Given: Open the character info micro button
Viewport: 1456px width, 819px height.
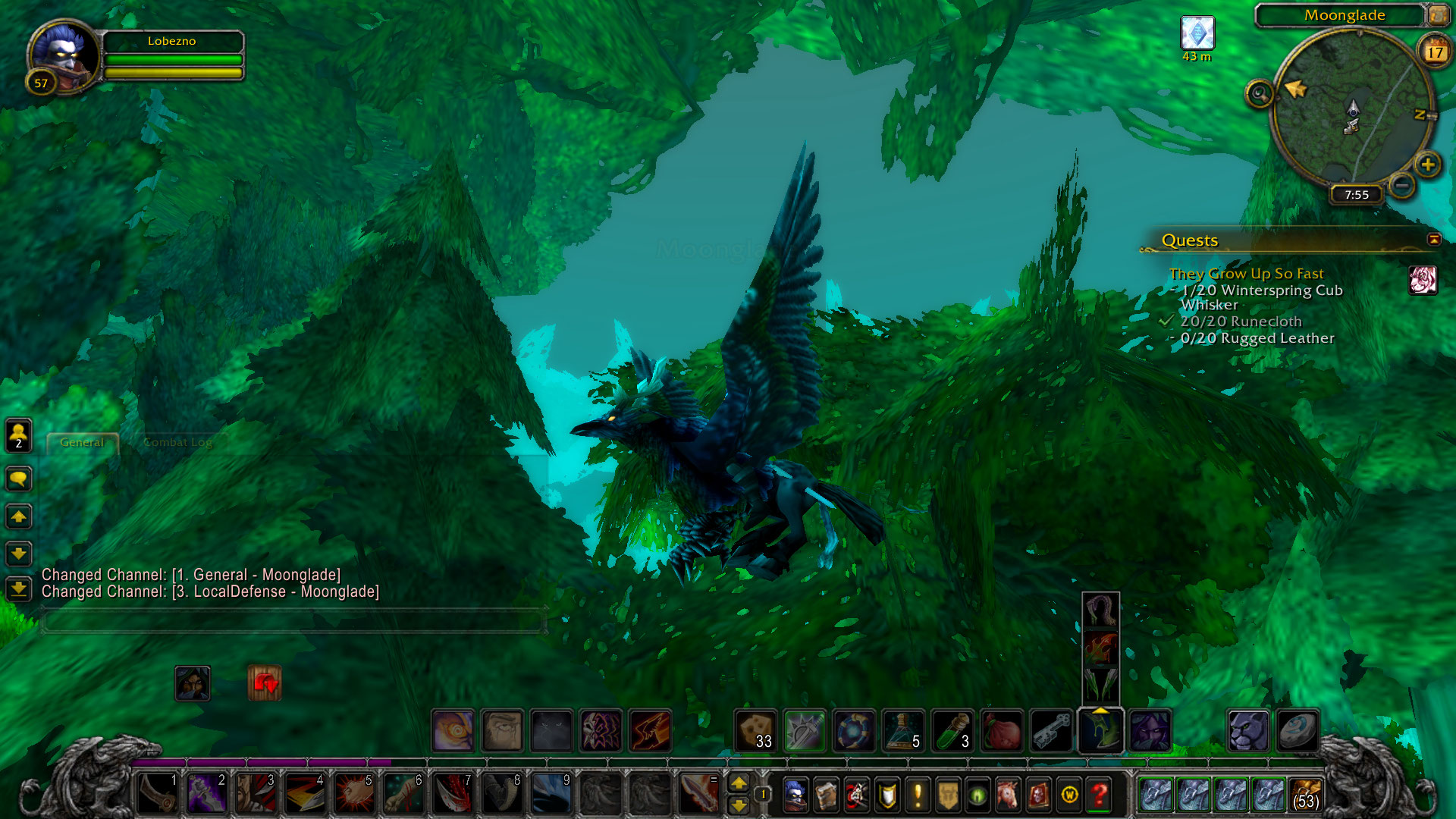Looking at the screenshot, I should (x=795, y=795).
